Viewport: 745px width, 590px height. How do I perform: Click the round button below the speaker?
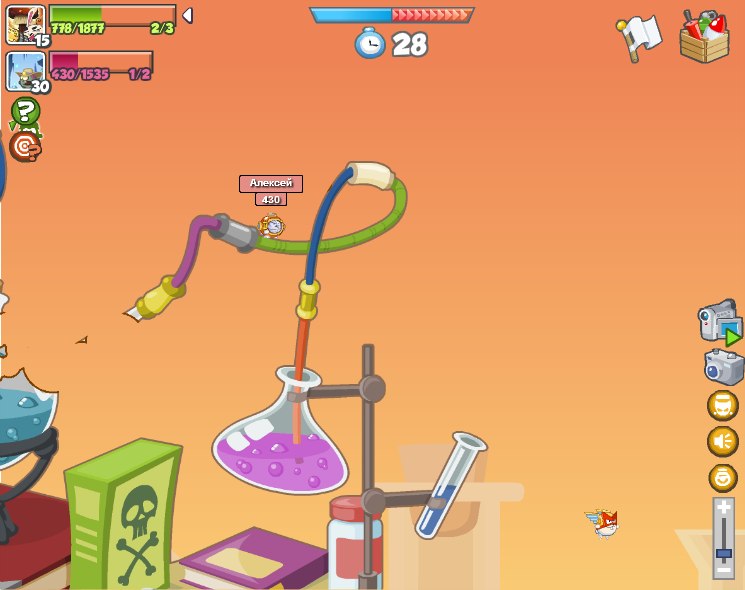pyautogui.click(x=722, y=477)
